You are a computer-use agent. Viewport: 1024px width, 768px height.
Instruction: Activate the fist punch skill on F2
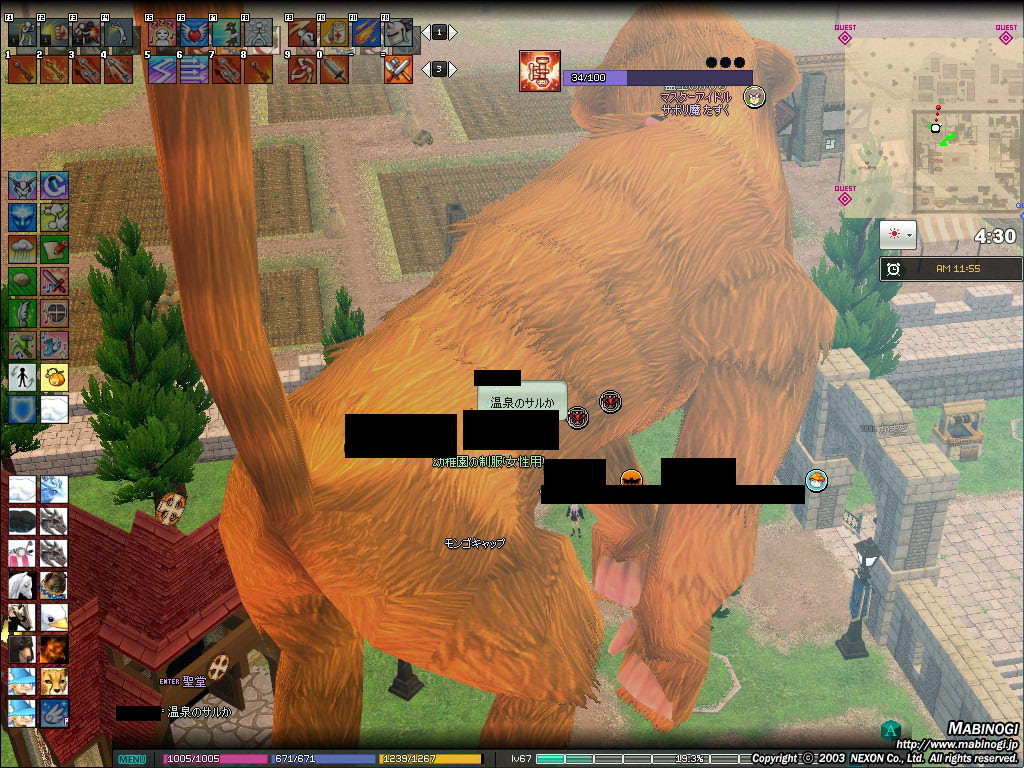54,33
